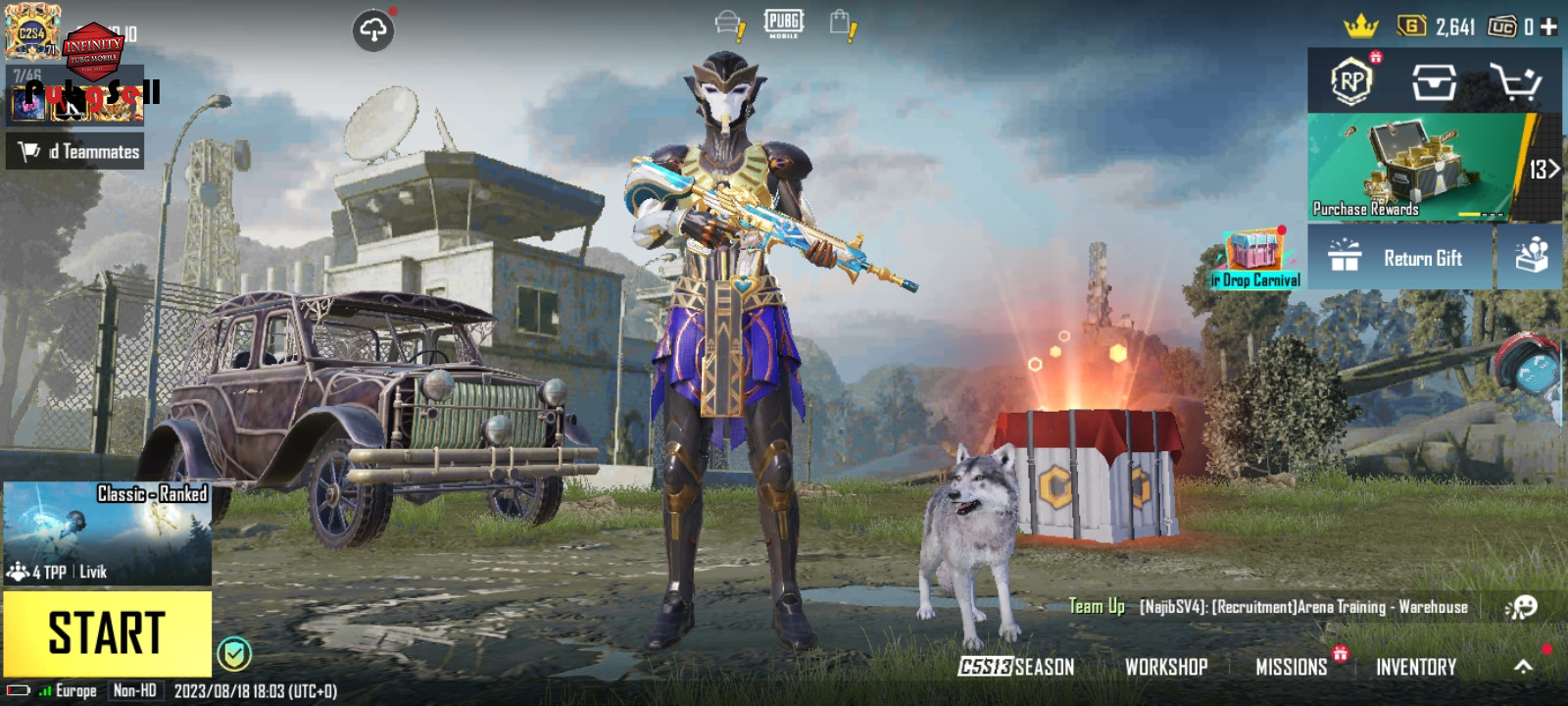The image size is (1568, 706).
Task: Open the INVENTORY menu
Action: (1416, 667)
